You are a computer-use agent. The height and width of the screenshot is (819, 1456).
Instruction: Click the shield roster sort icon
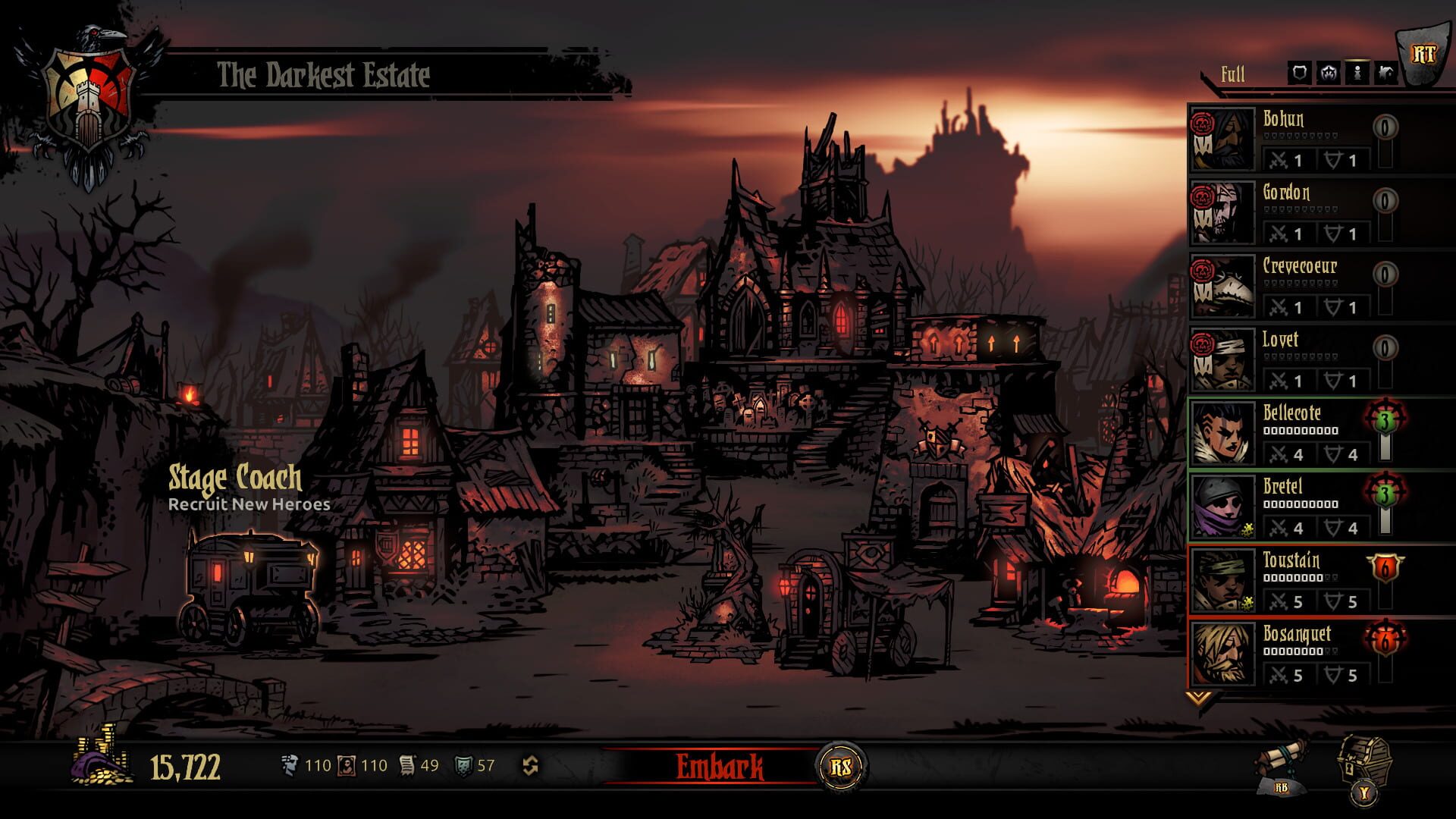[1299, 73]
